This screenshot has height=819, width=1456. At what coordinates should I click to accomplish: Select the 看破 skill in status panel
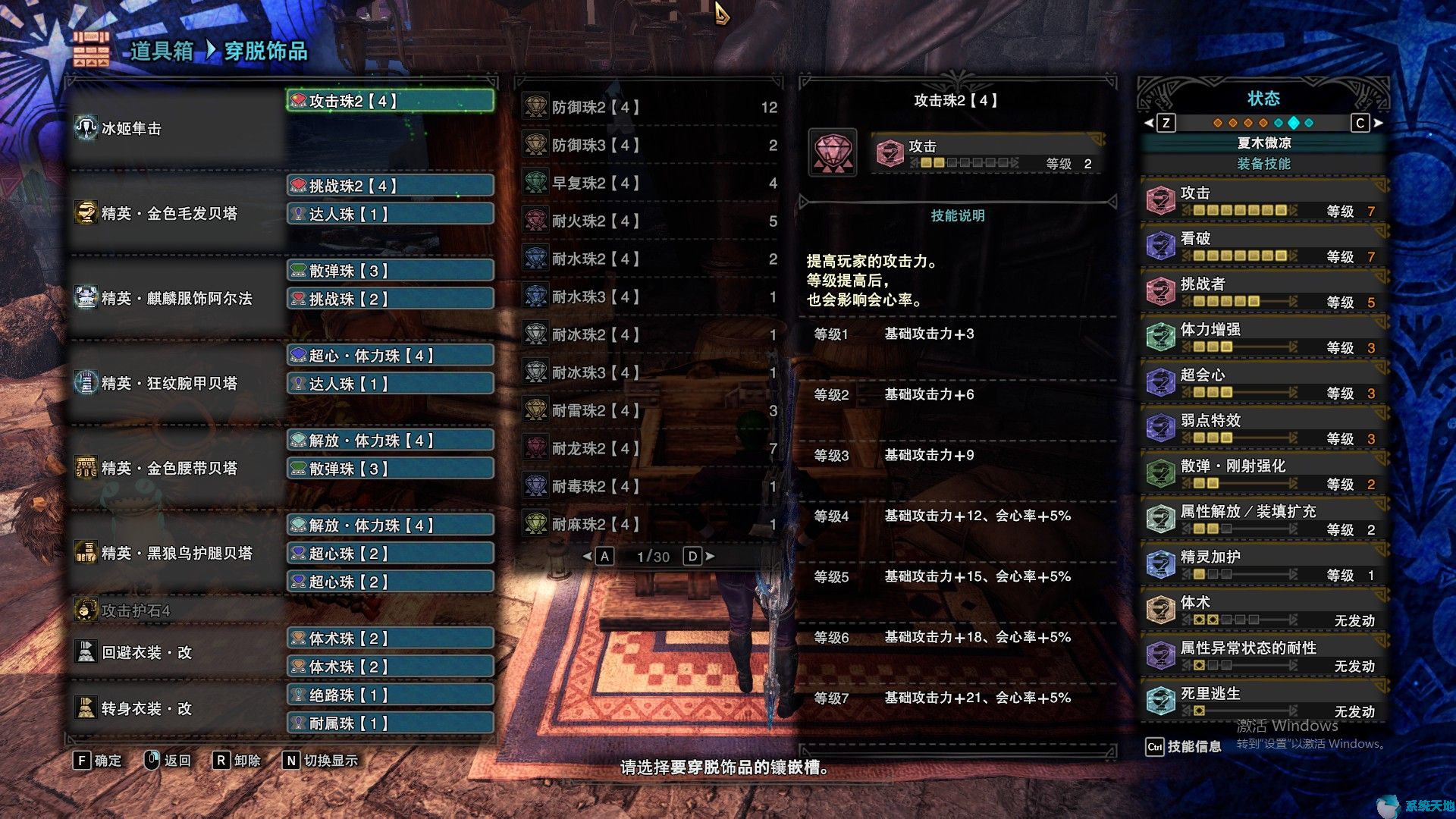tap(1263, 246)
